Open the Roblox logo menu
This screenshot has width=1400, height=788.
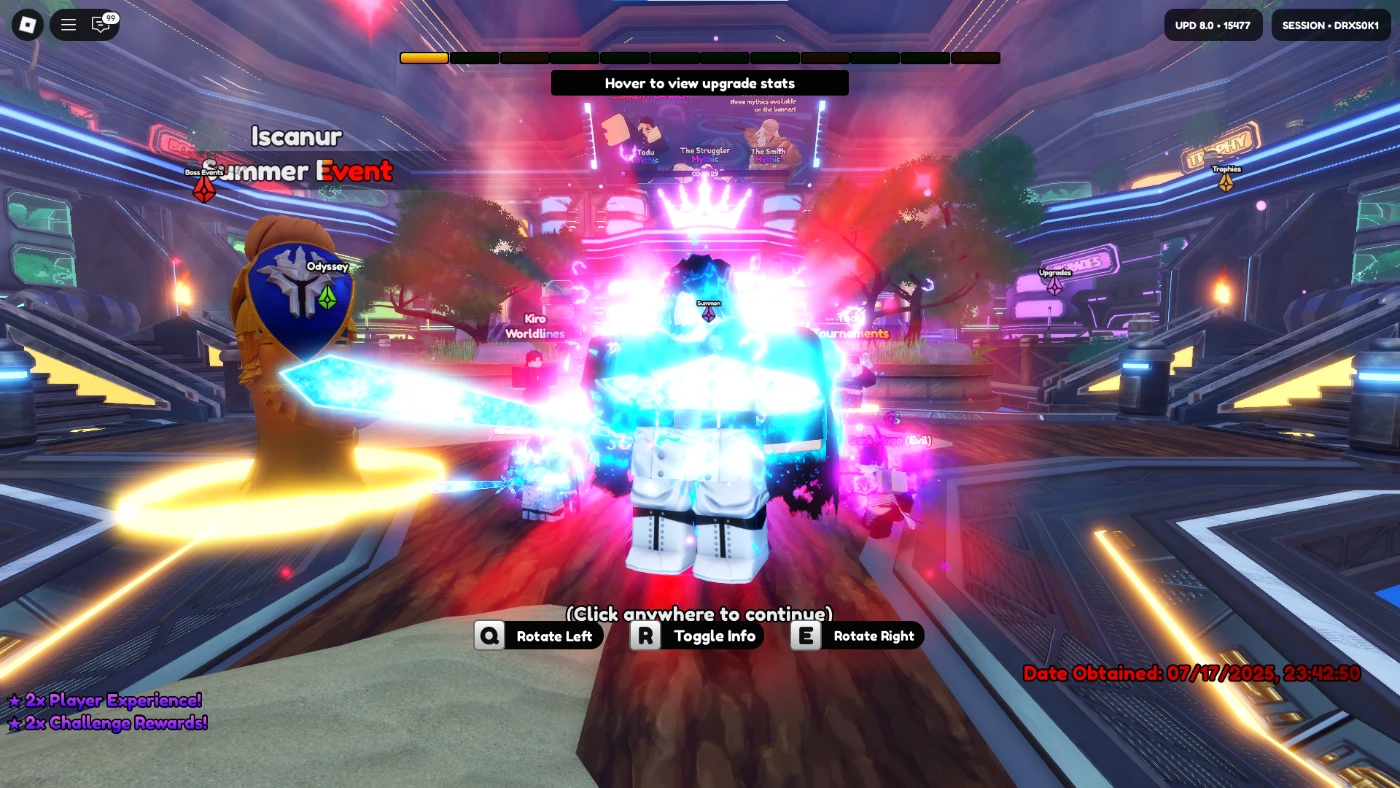point(27,25)
